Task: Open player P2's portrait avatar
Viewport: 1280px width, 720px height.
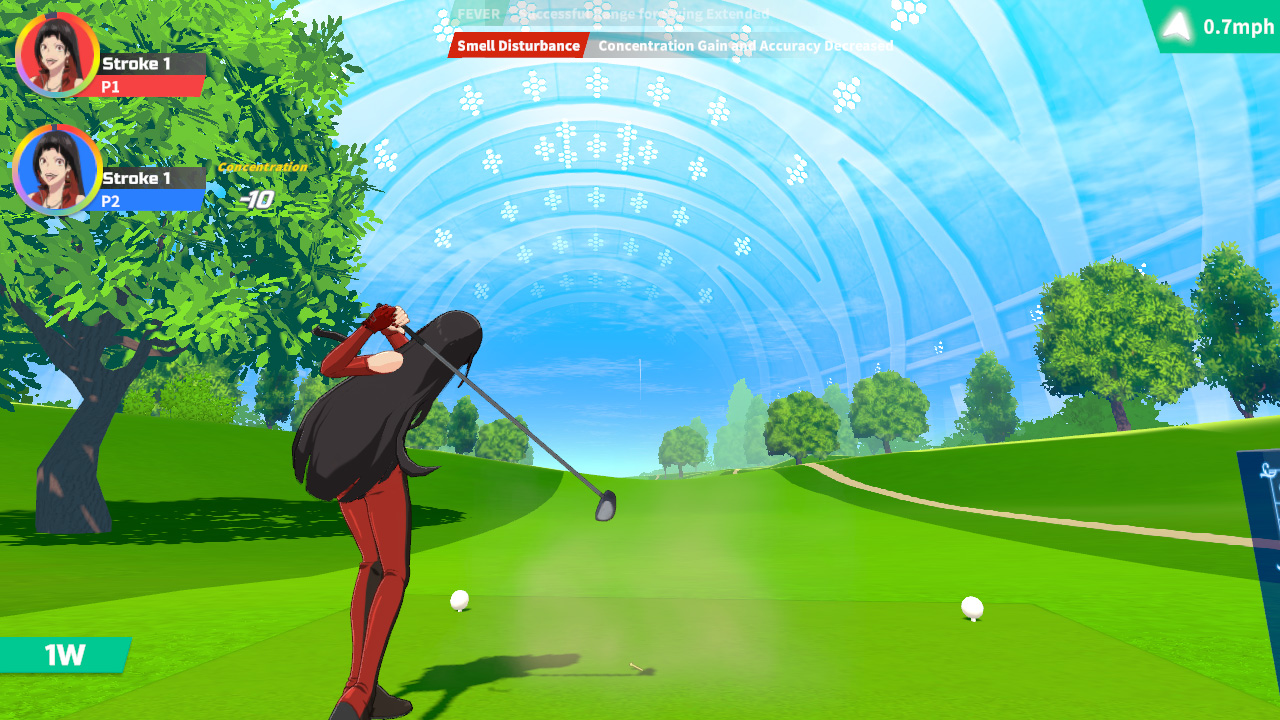Action: pyautogui.click(x=57, y=172)
